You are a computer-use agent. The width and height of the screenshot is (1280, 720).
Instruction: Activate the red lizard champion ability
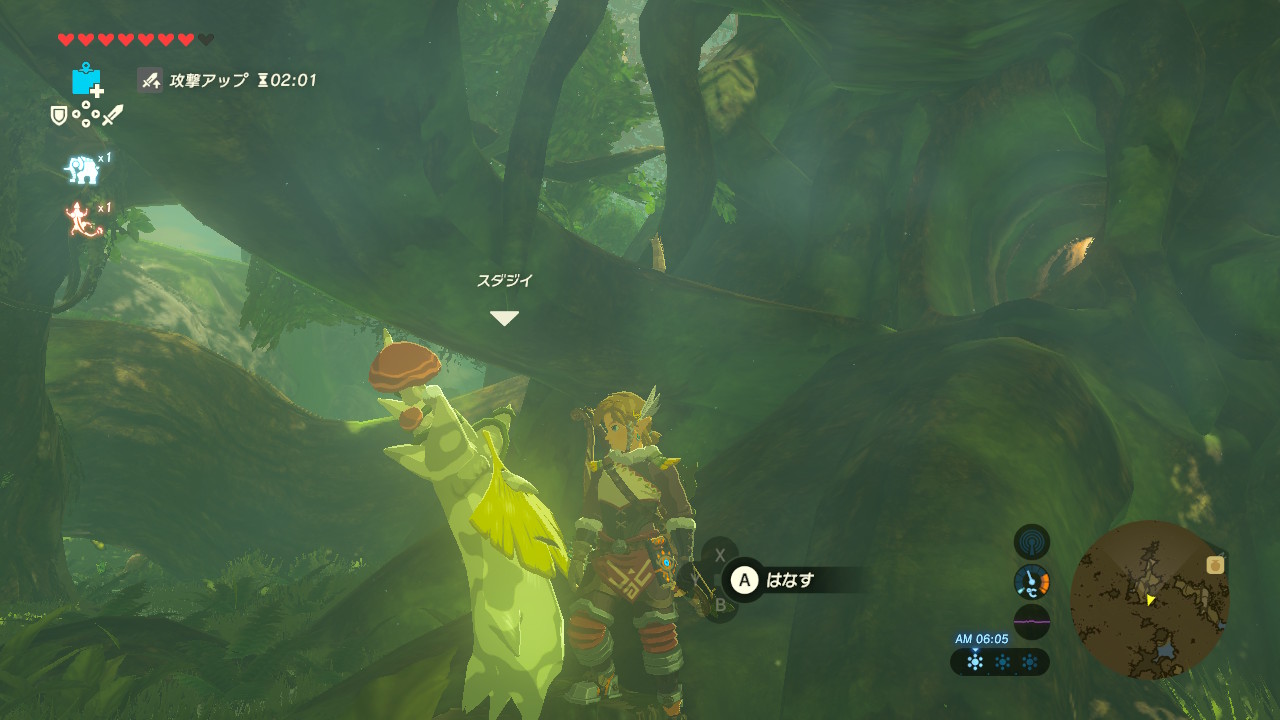point(84,220)
